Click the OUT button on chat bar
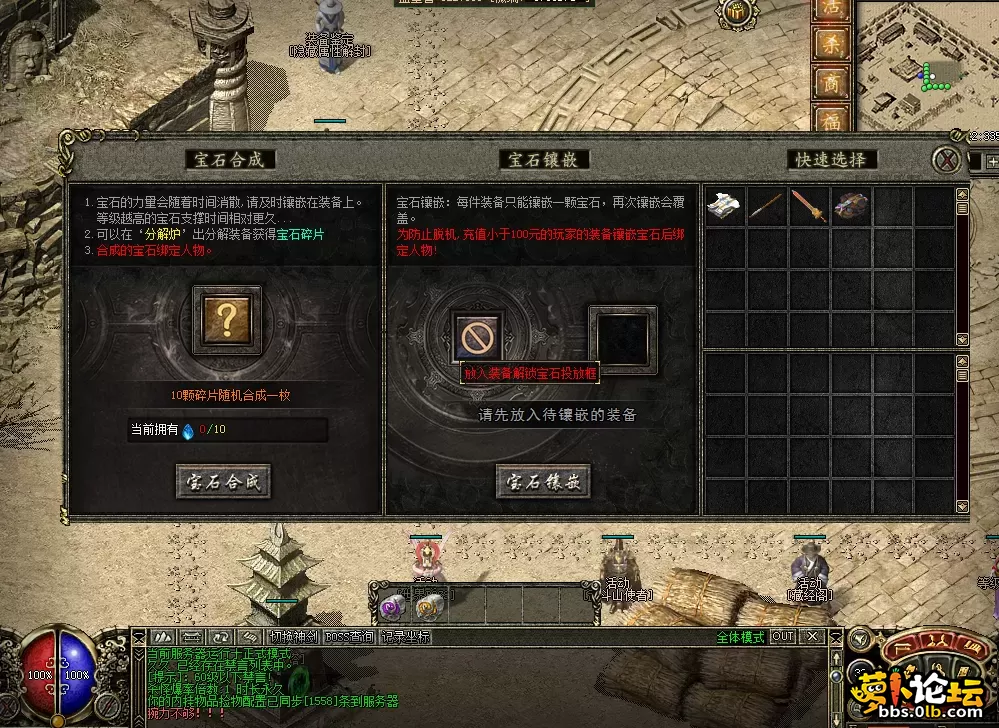The image size is (999, 728). pyautogui.click(x=783, y=637)
